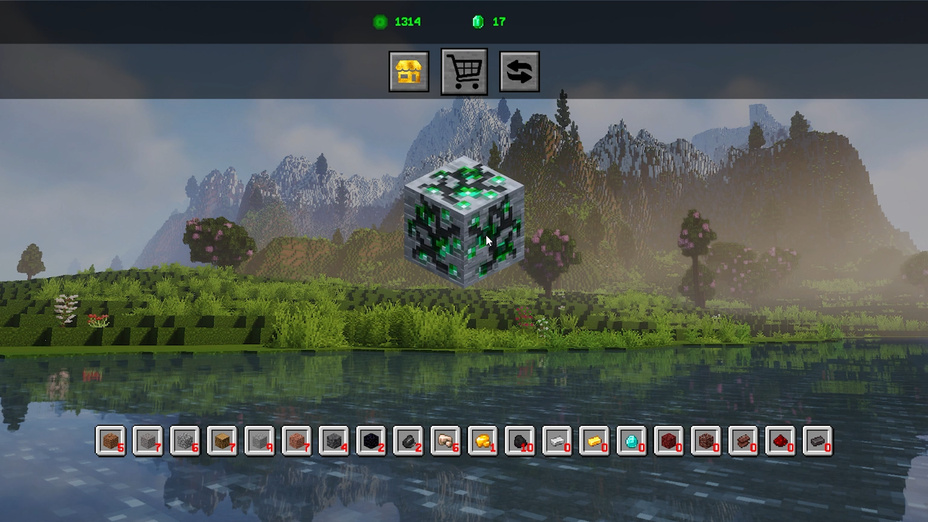Choose the pink granite block slot
This screenshot has height=522, width=928.
coord(296,440)
